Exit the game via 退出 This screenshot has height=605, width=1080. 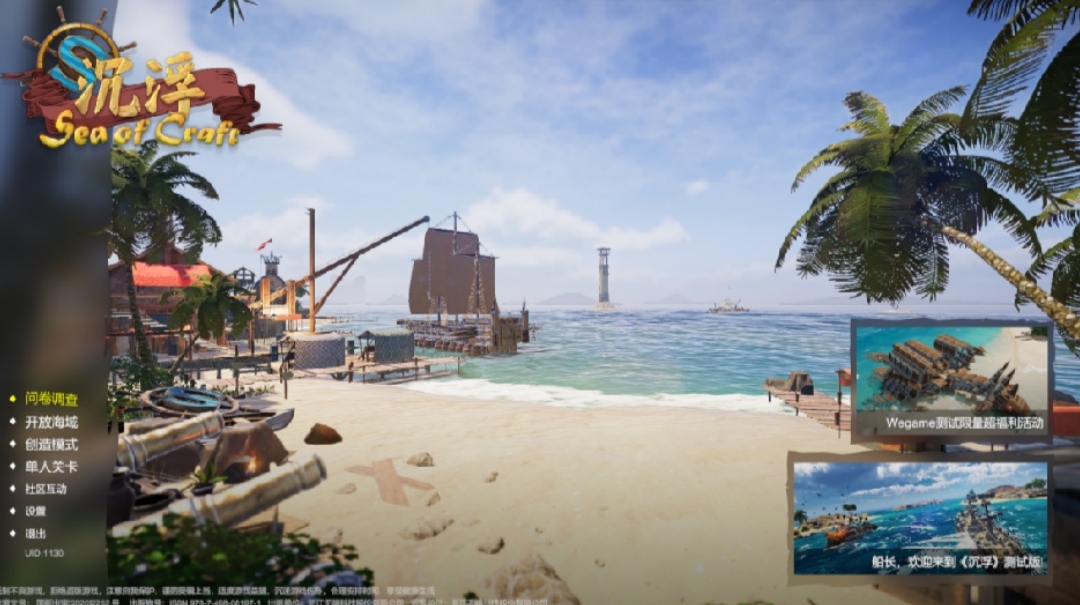click(x=36, y=533)
